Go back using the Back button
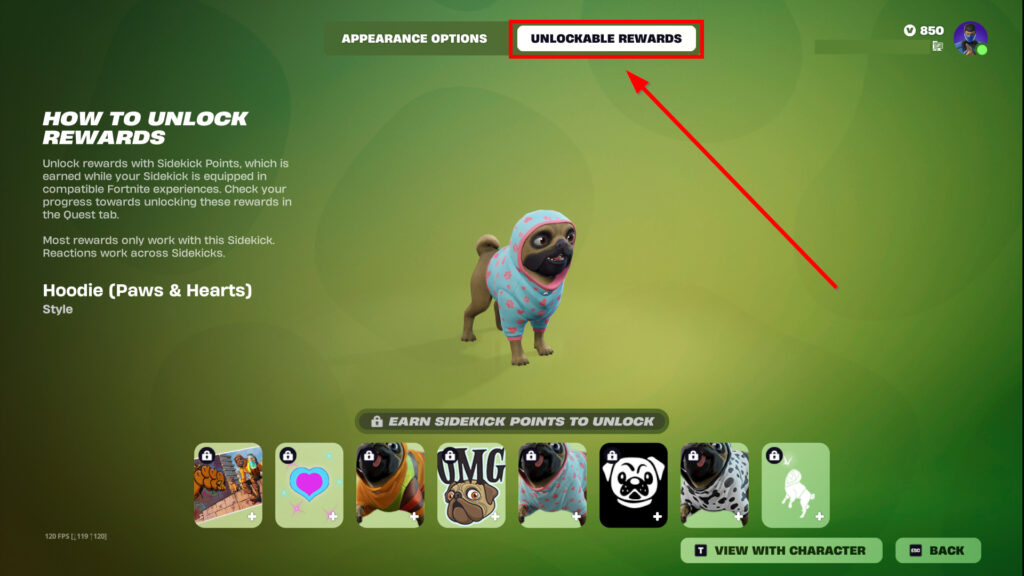 point(938,550)
